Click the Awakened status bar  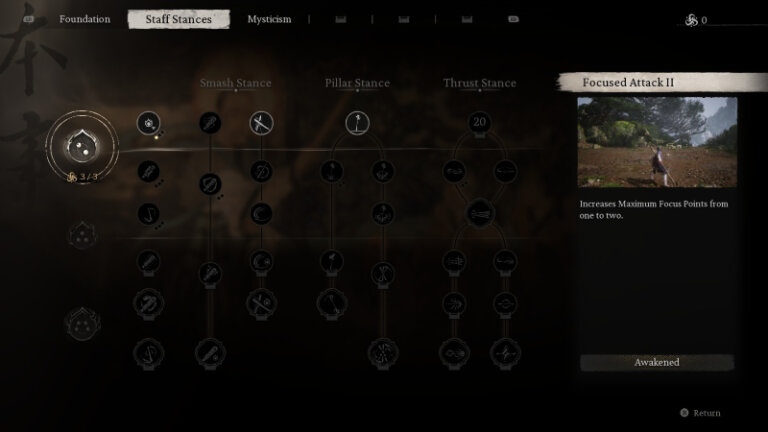coord(656,363)
